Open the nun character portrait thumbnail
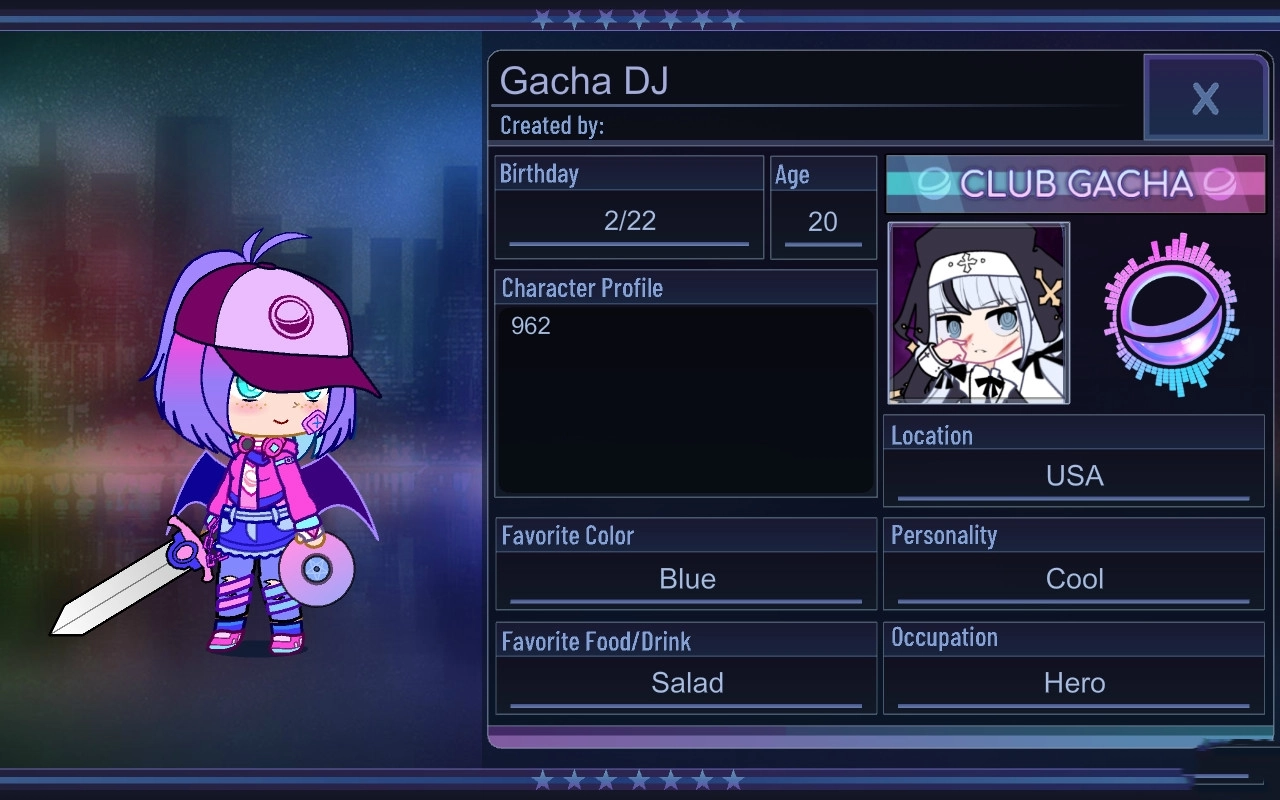Image resolution: width=1280 pixels, height=800 pixels. click(x=978, y=313)
